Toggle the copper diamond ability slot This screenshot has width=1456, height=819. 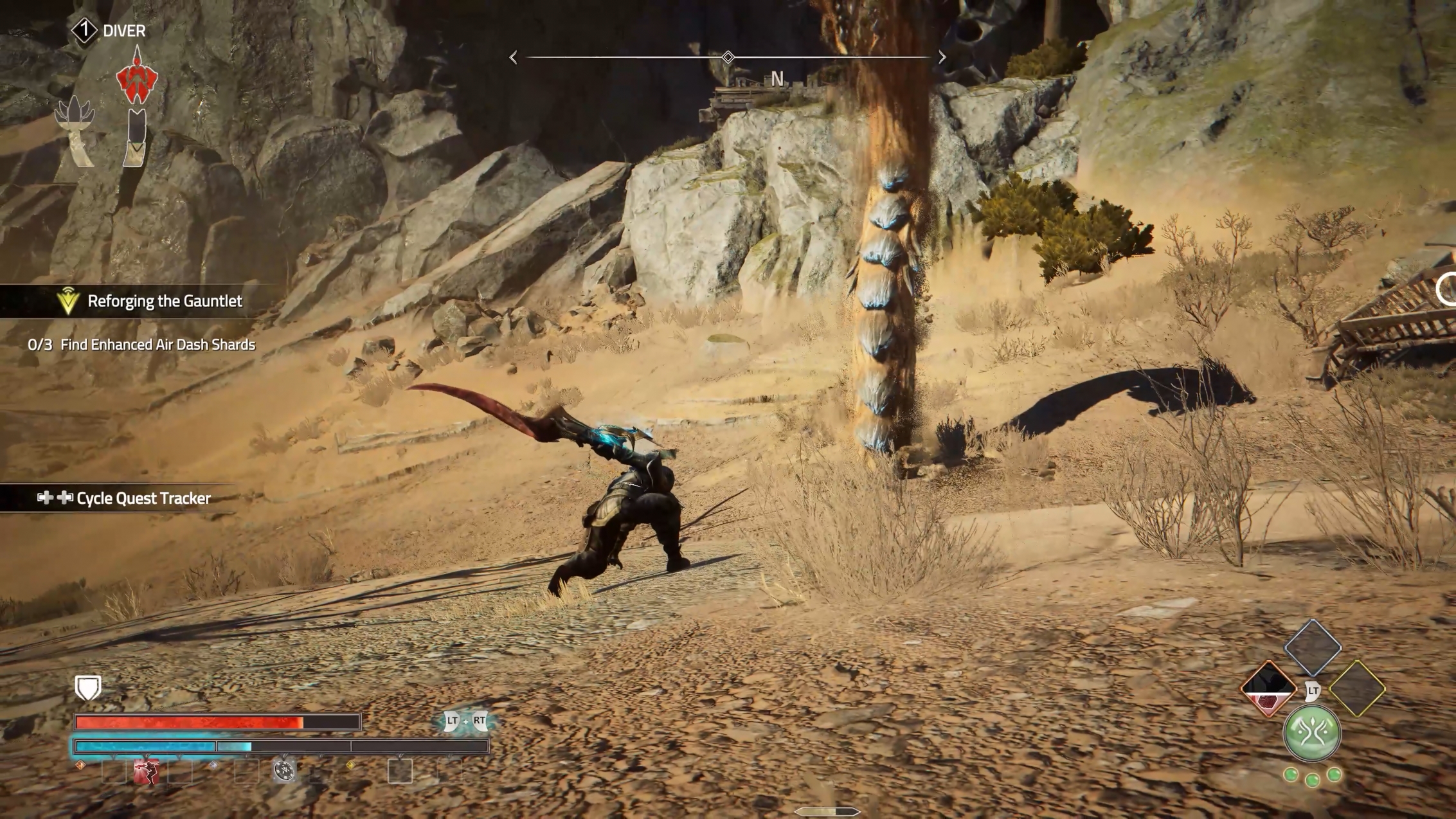[x=1268, y=688]
